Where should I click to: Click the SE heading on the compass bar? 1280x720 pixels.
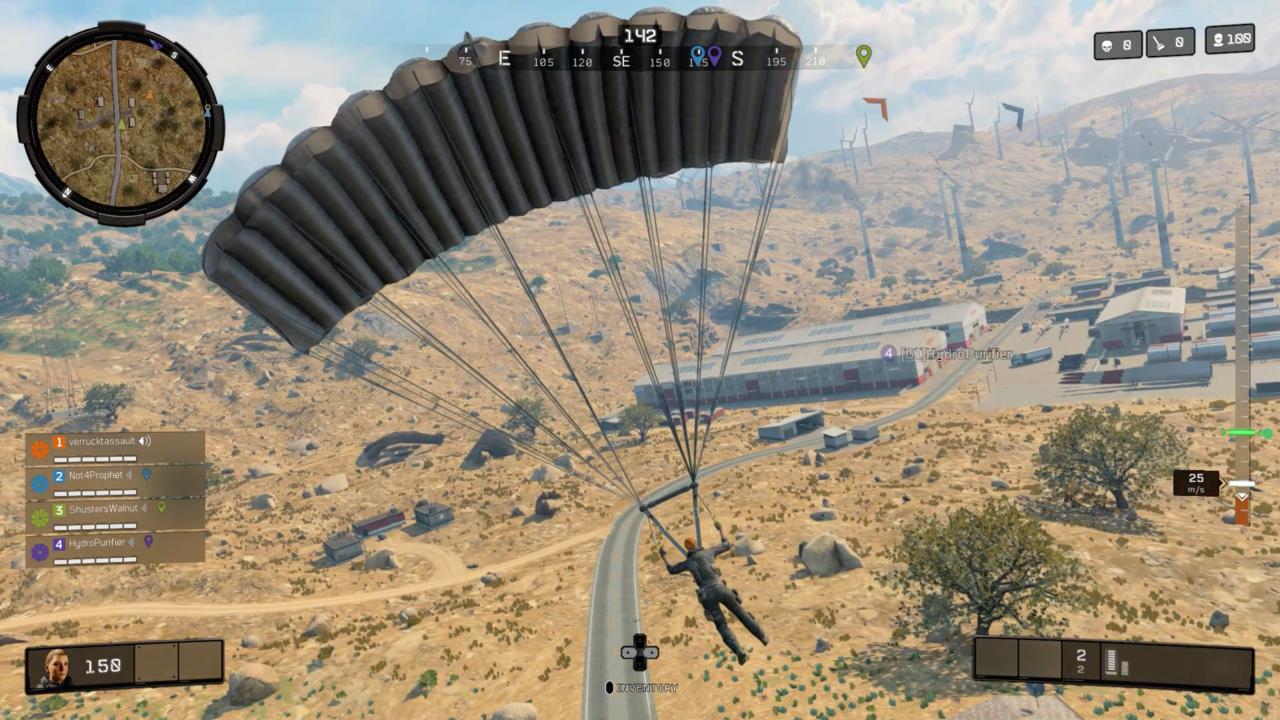(x=621, y=61)
